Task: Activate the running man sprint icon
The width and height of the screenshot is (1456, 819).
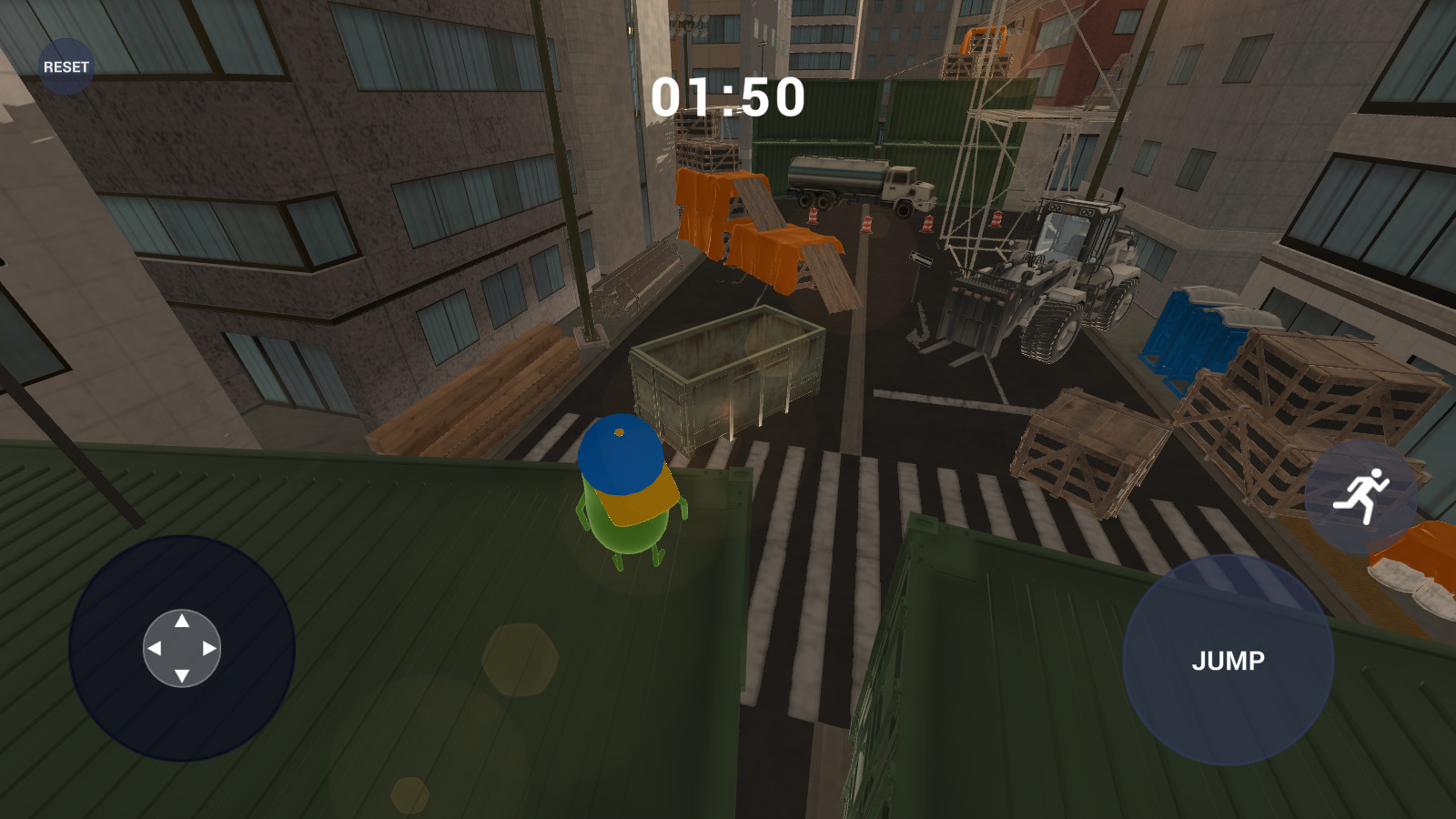Action: (1360, 496)
